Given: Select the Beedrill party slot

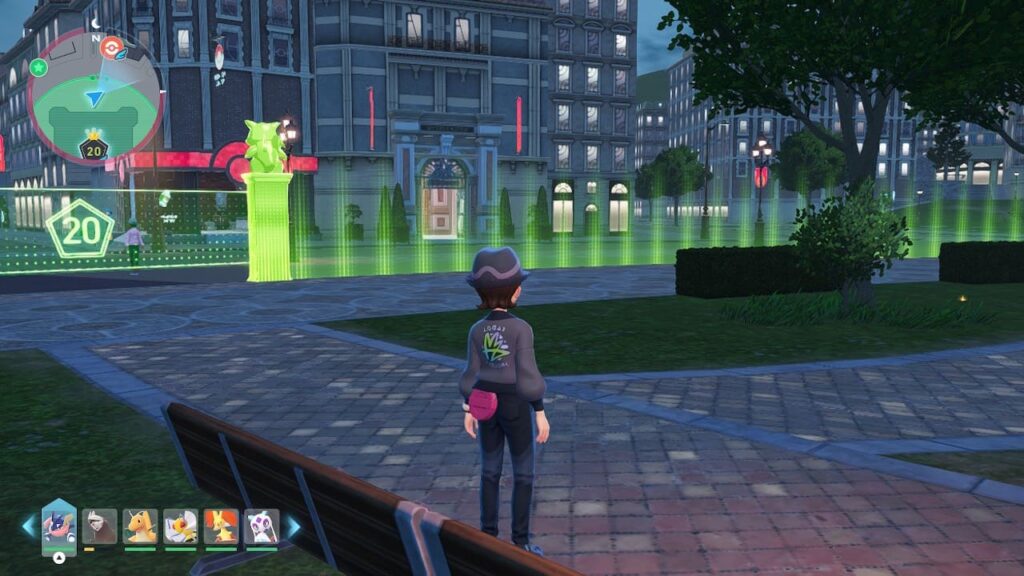Looking at the screenshot, I should 180,526.
